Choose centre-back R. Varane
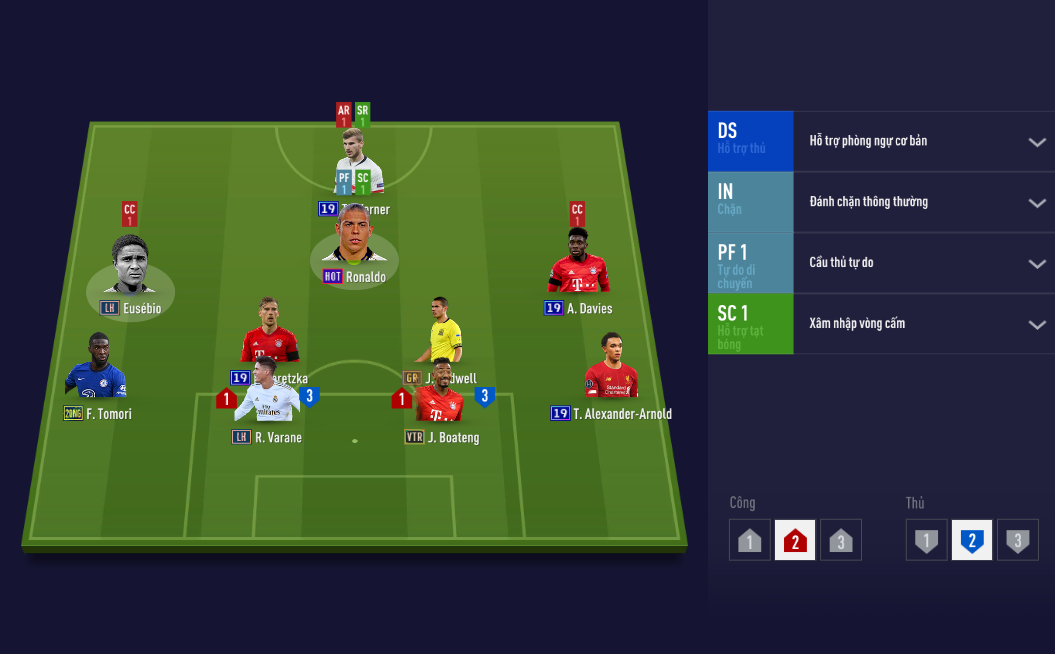 click(267, 397)
